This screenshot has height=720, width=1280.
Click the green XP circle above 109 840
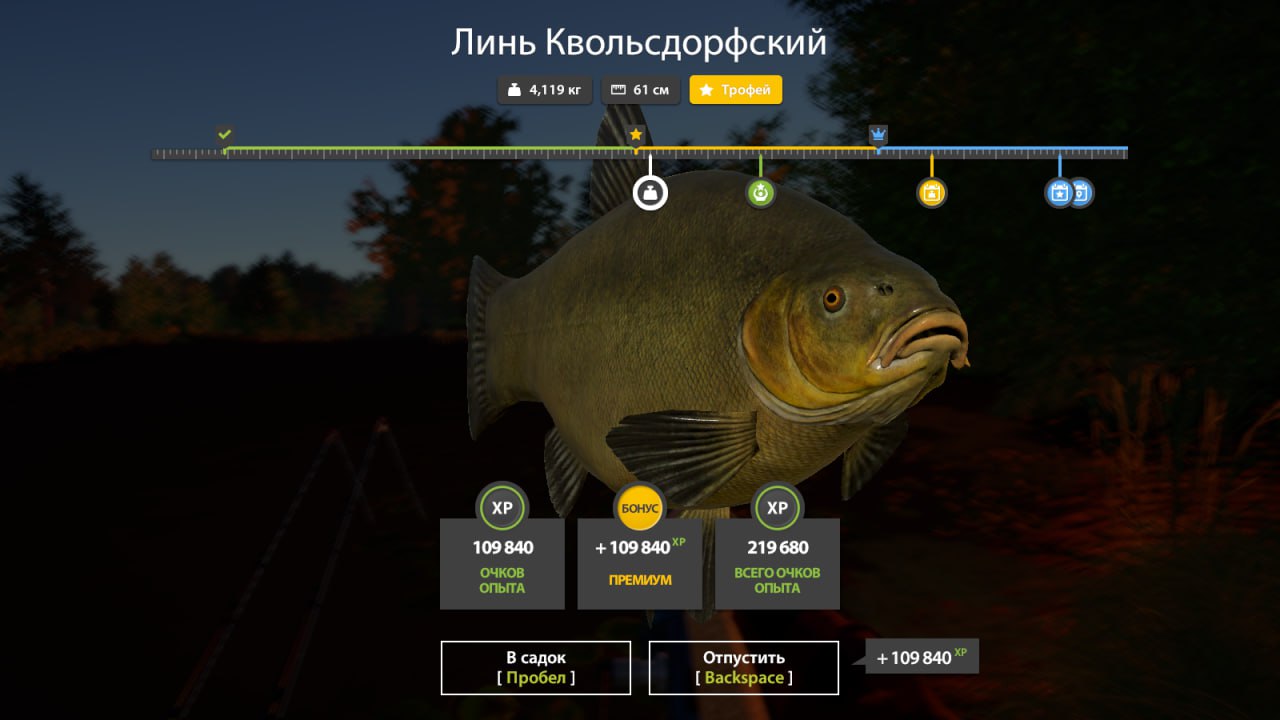[x=501, y=508]
